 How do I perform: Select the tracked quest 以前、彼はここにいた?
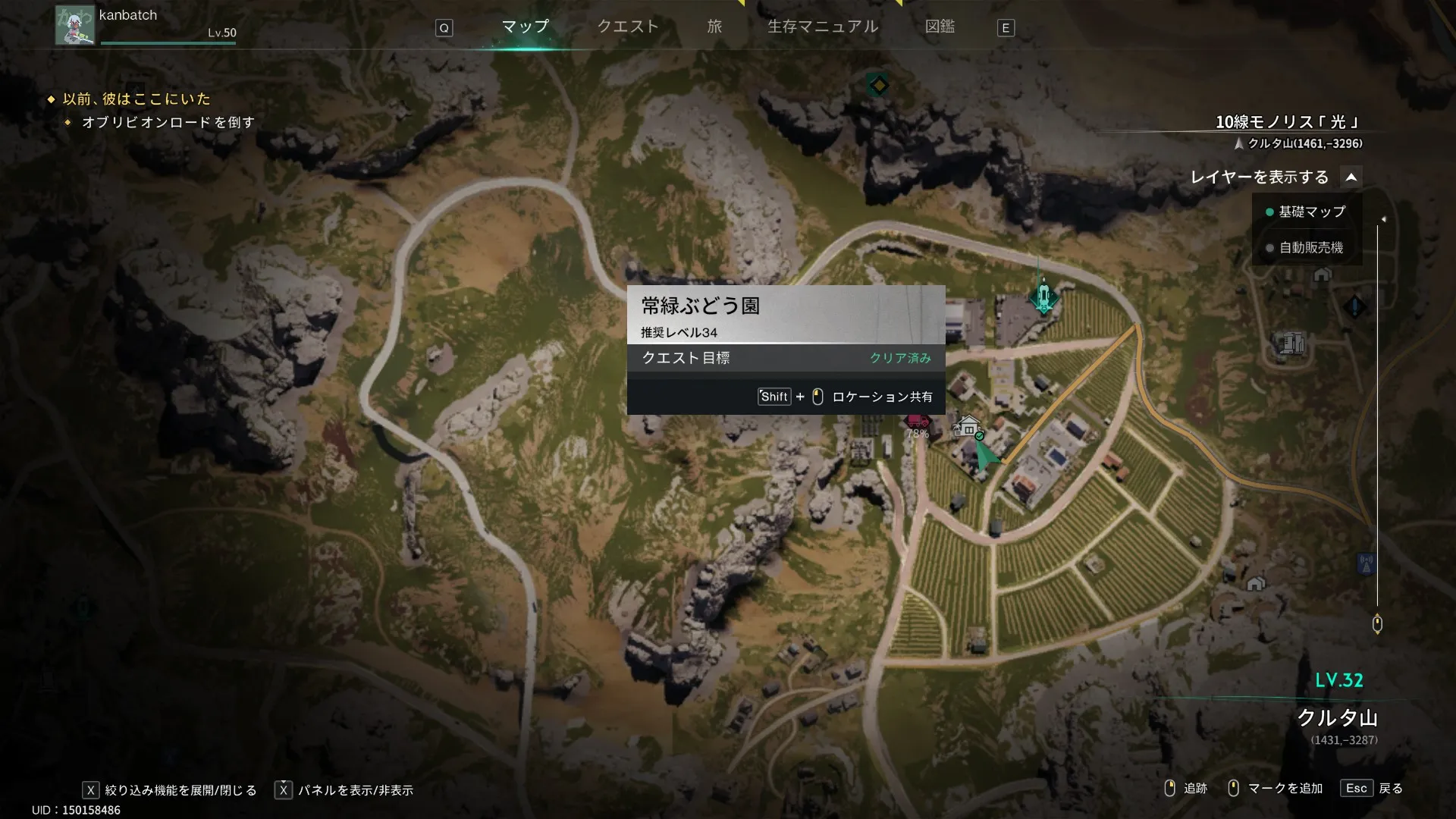136,99
